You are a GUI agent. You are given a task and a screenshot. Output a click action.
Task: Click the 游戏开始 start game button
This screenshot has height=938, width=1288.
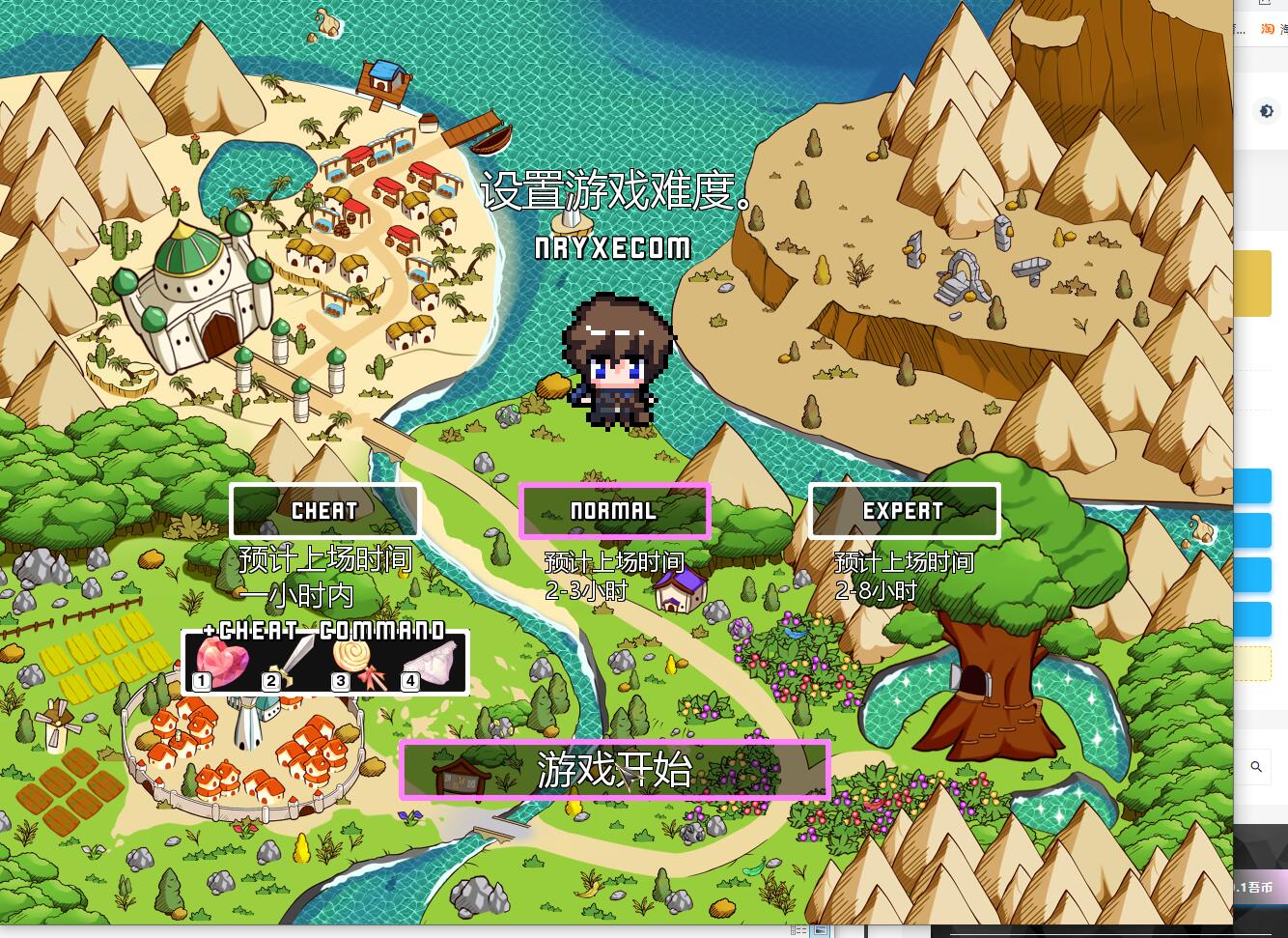(x=615, y=770)
